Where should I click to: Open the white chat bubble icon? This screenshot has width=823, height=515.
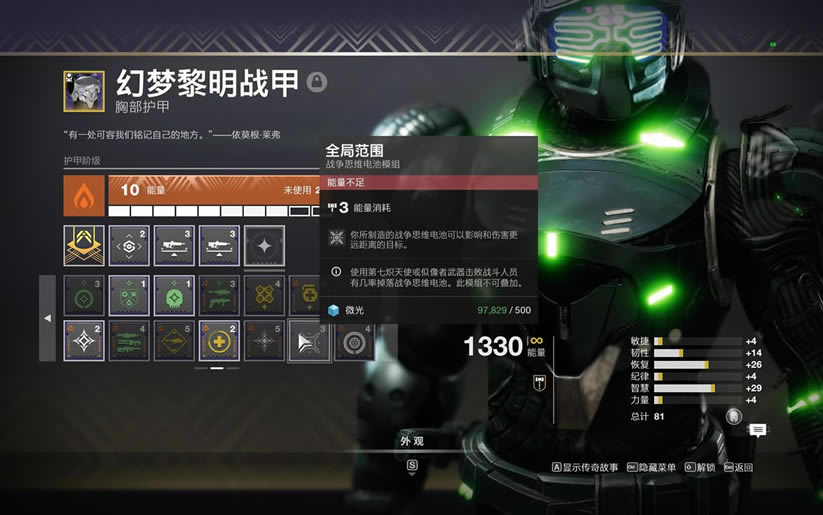pyautogui.click(x=758, y=430)
